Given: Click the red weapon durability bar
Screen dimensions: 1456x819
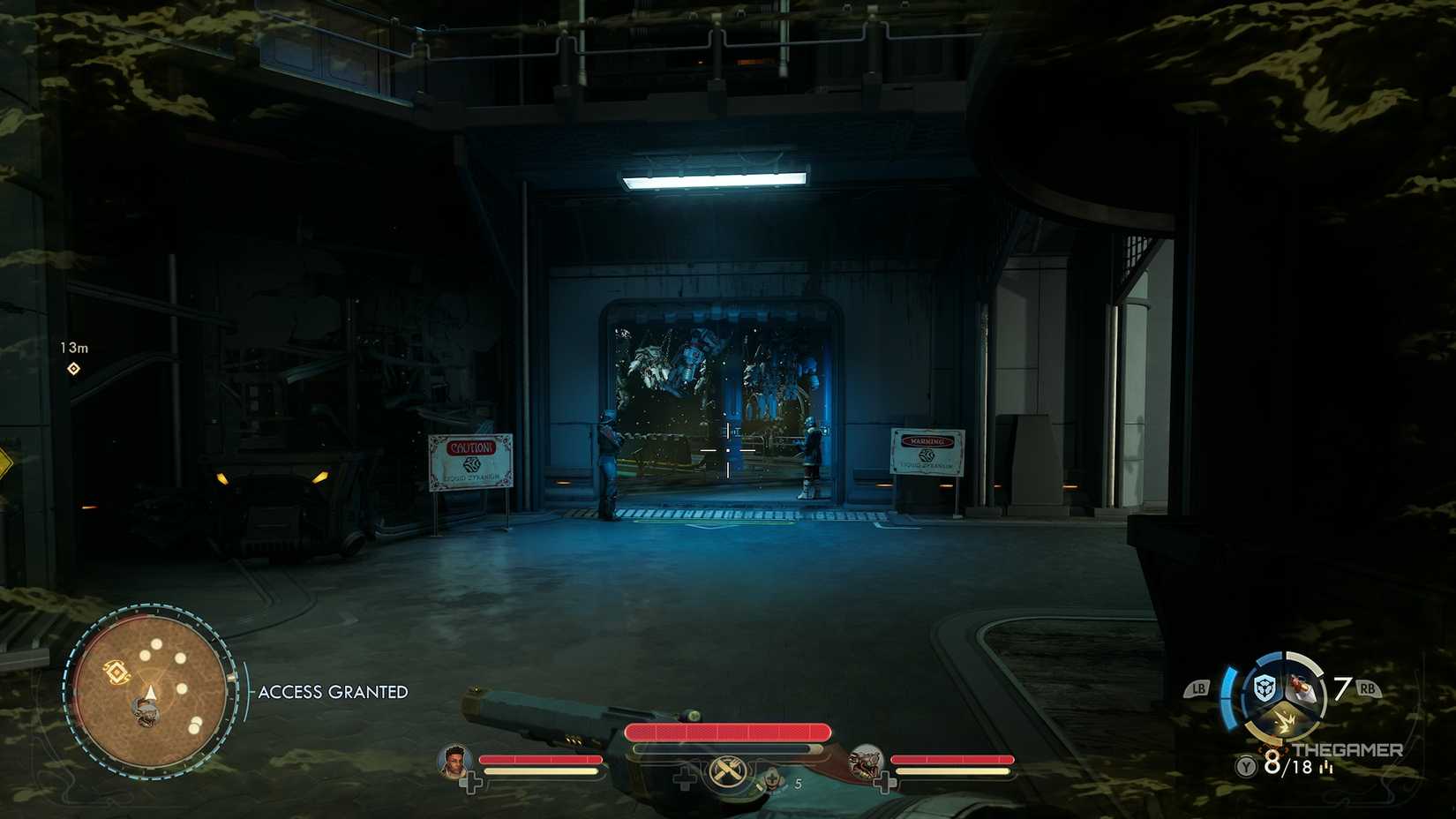Looking at the screenshot, I should [x=729, y=732].
